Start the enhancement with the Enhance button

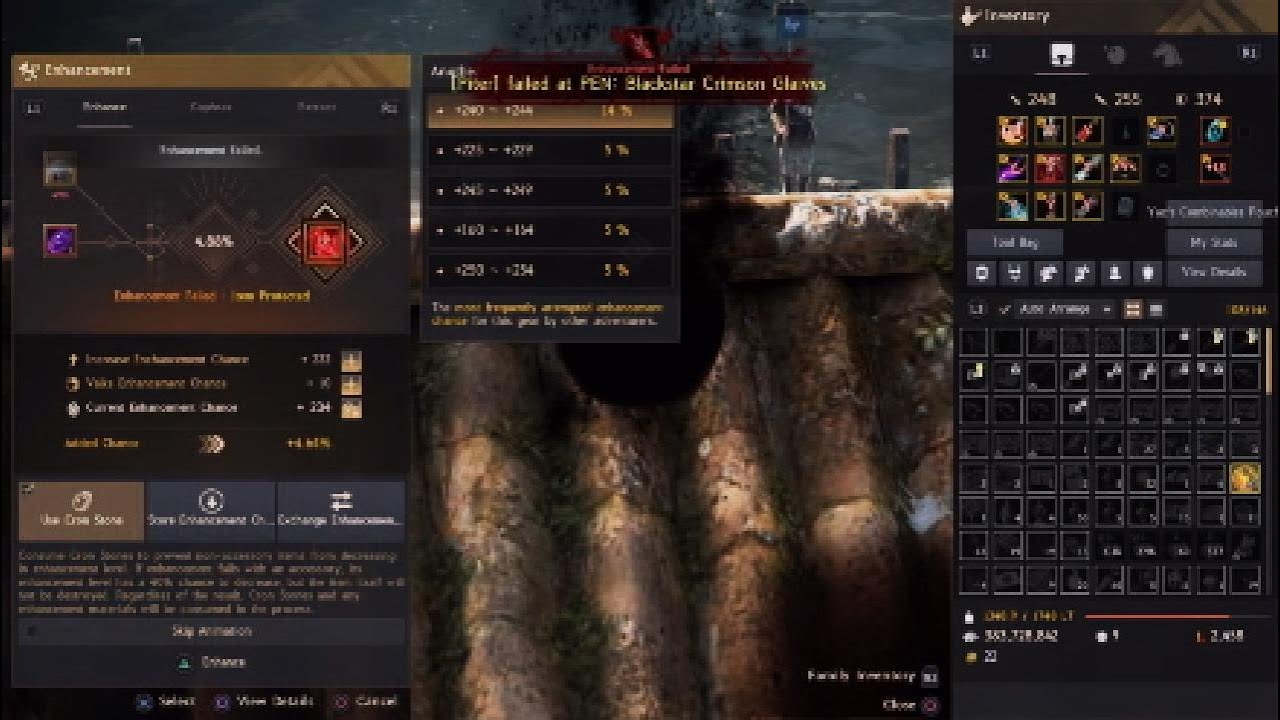click(x=211, y=661)
